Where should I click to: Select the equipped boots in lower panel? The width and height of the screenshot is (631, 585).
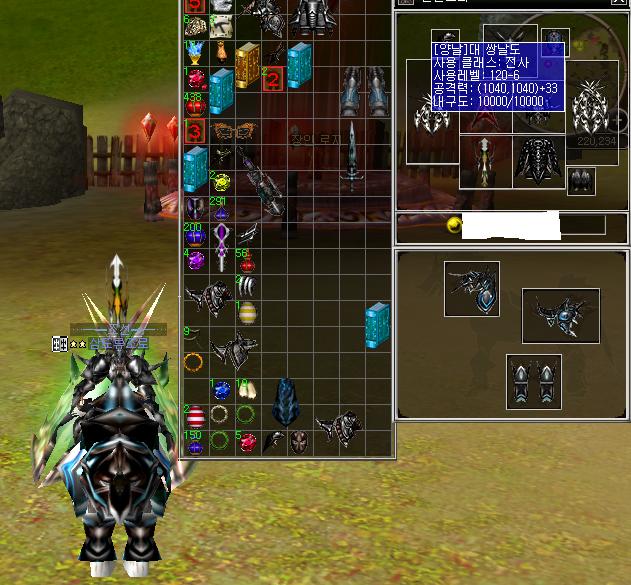click(x=532, y=381)
